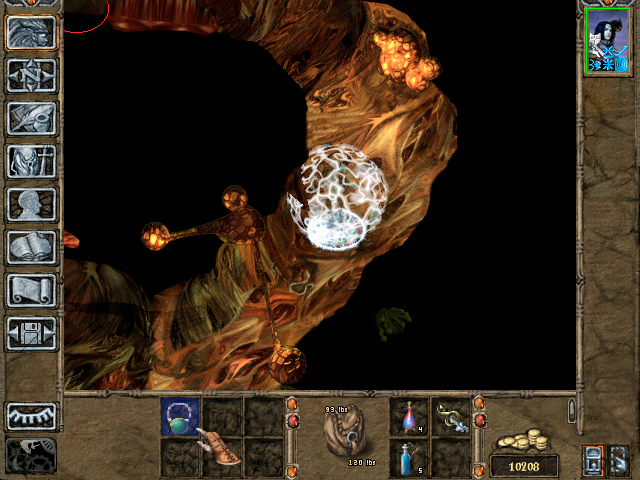Viewport: 640px width, 480px height.
Task: Open the priest scroll with the parchment button
Action: tap(31, 290)
